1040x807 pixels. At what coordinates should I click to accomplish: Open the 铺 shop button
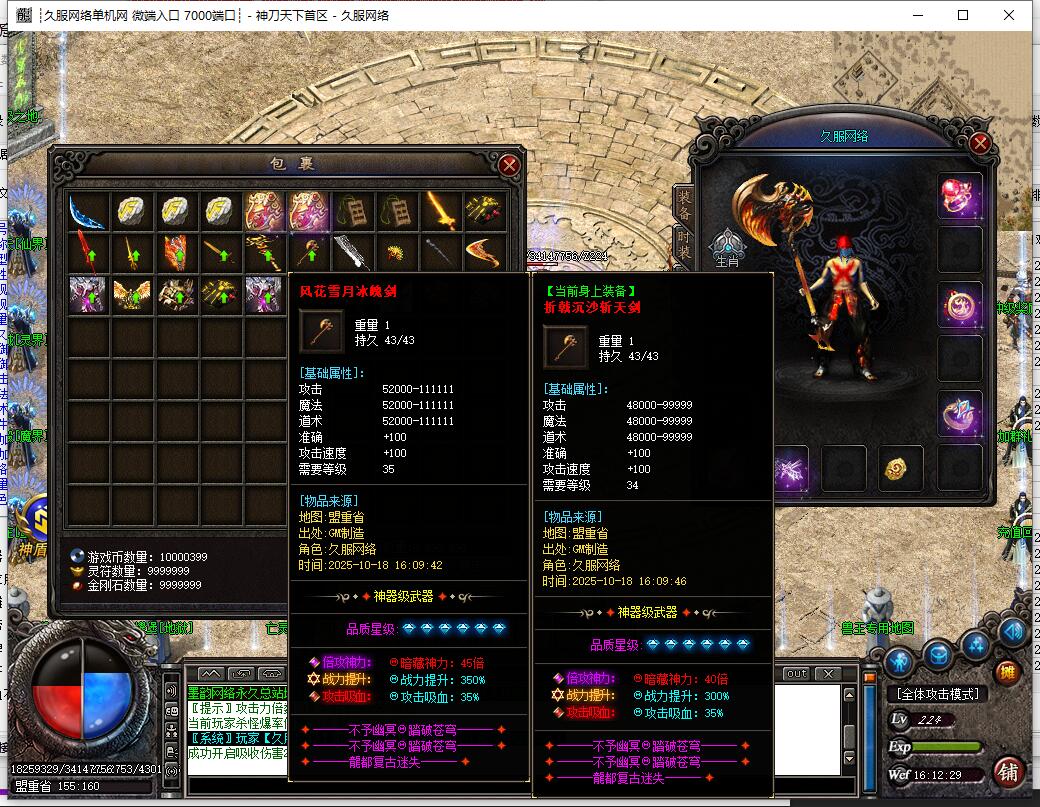click(x=1007, y=773)
